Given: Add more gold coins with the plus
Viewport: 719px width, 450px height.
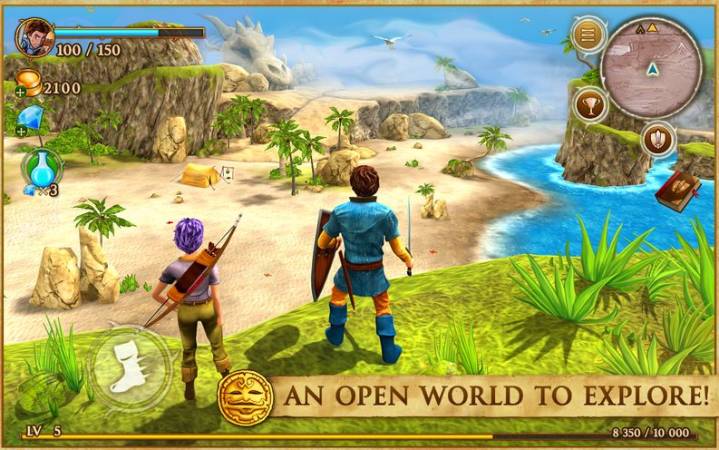Looking at the screenshot, I should point(22,91).
